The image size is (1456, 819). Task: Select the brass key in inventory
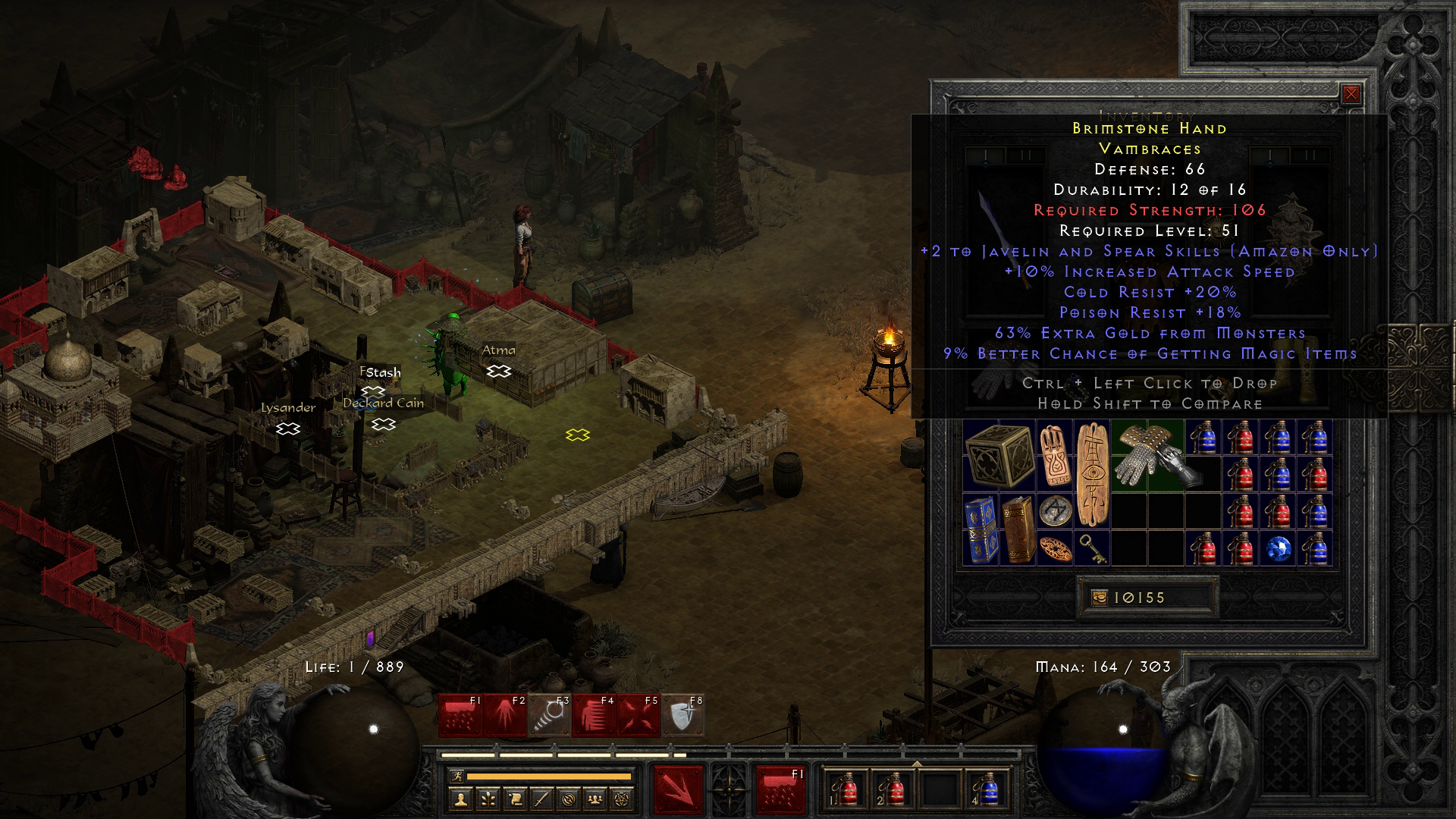[x=1092, y=548]
